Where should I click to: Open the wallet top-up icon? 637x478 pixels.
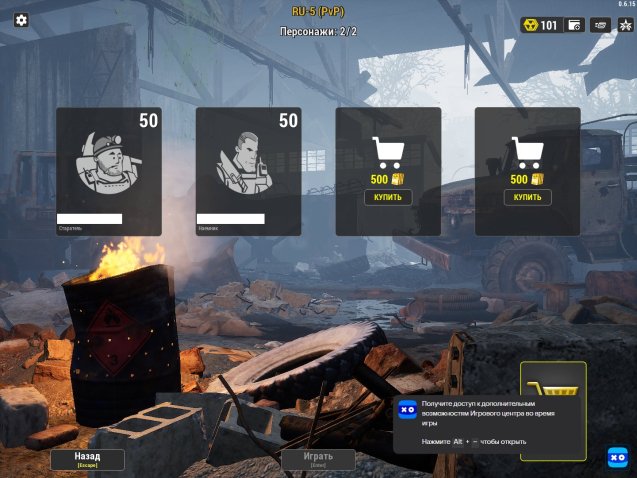575,25
